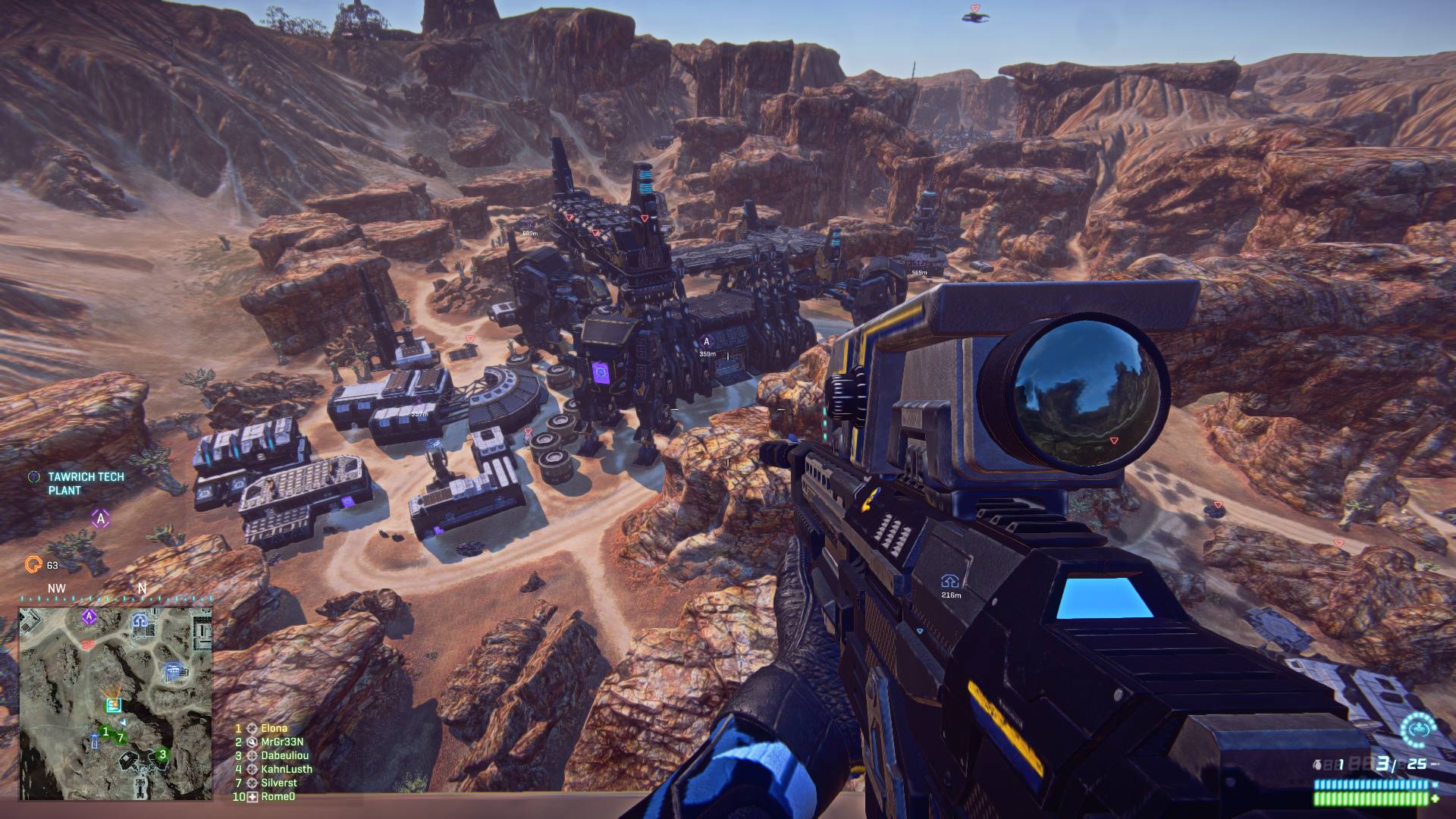Screen dimensions: 1456x819
Task: Click the class icon next to Elona
Action: click(253, 728)
